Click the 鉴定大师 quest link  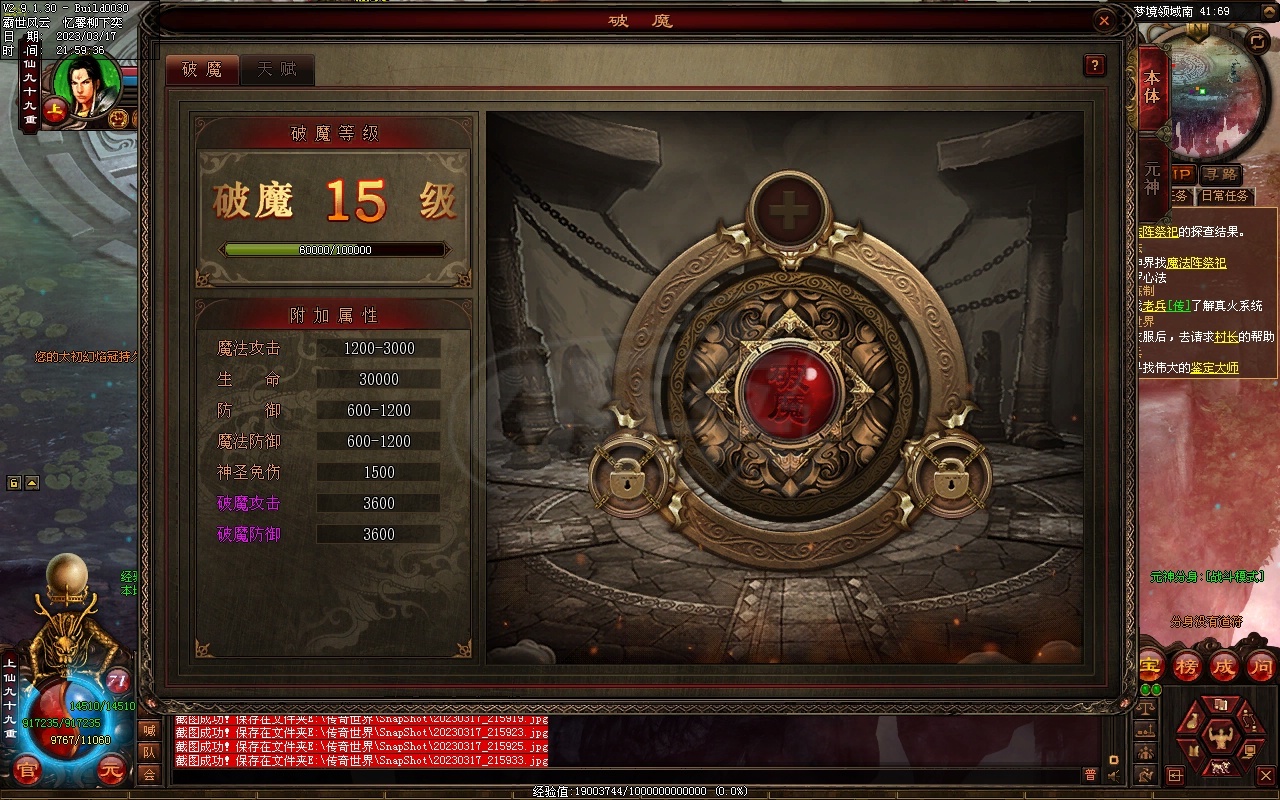pyautogui.click(x=1212, y=367)
